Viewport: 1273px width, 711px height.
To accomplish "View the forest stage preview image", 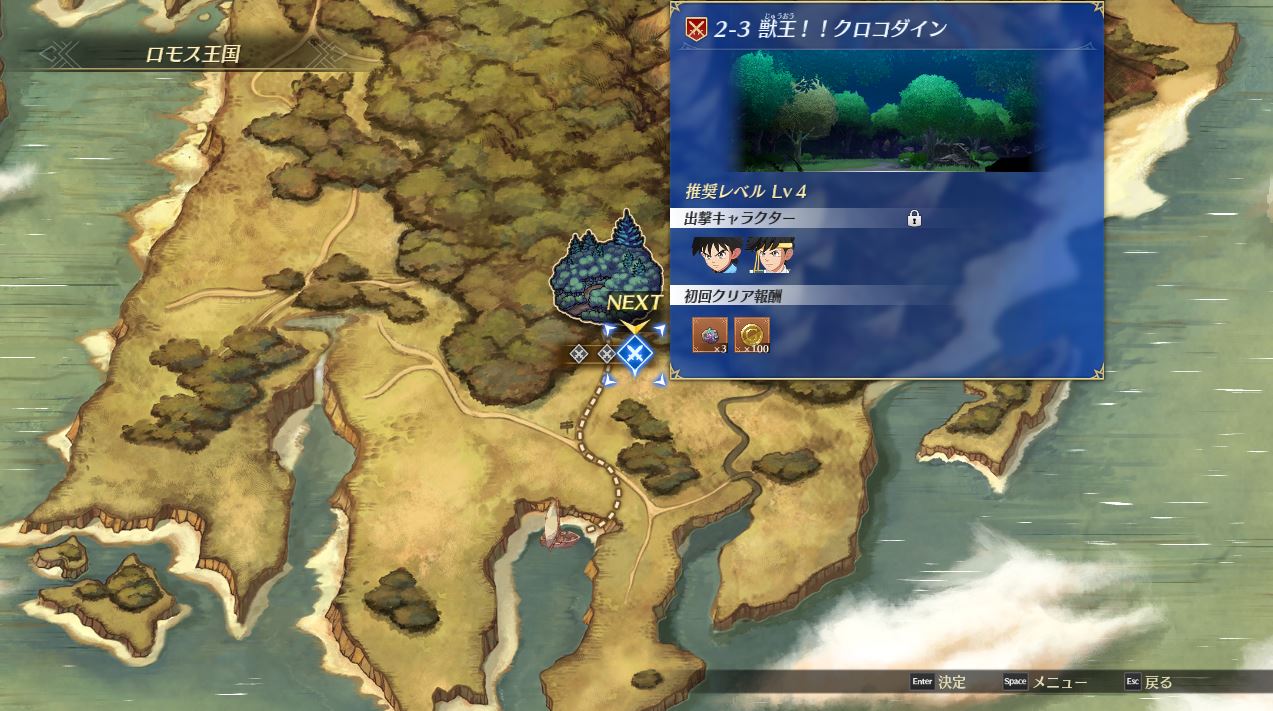I will [888, 111].
